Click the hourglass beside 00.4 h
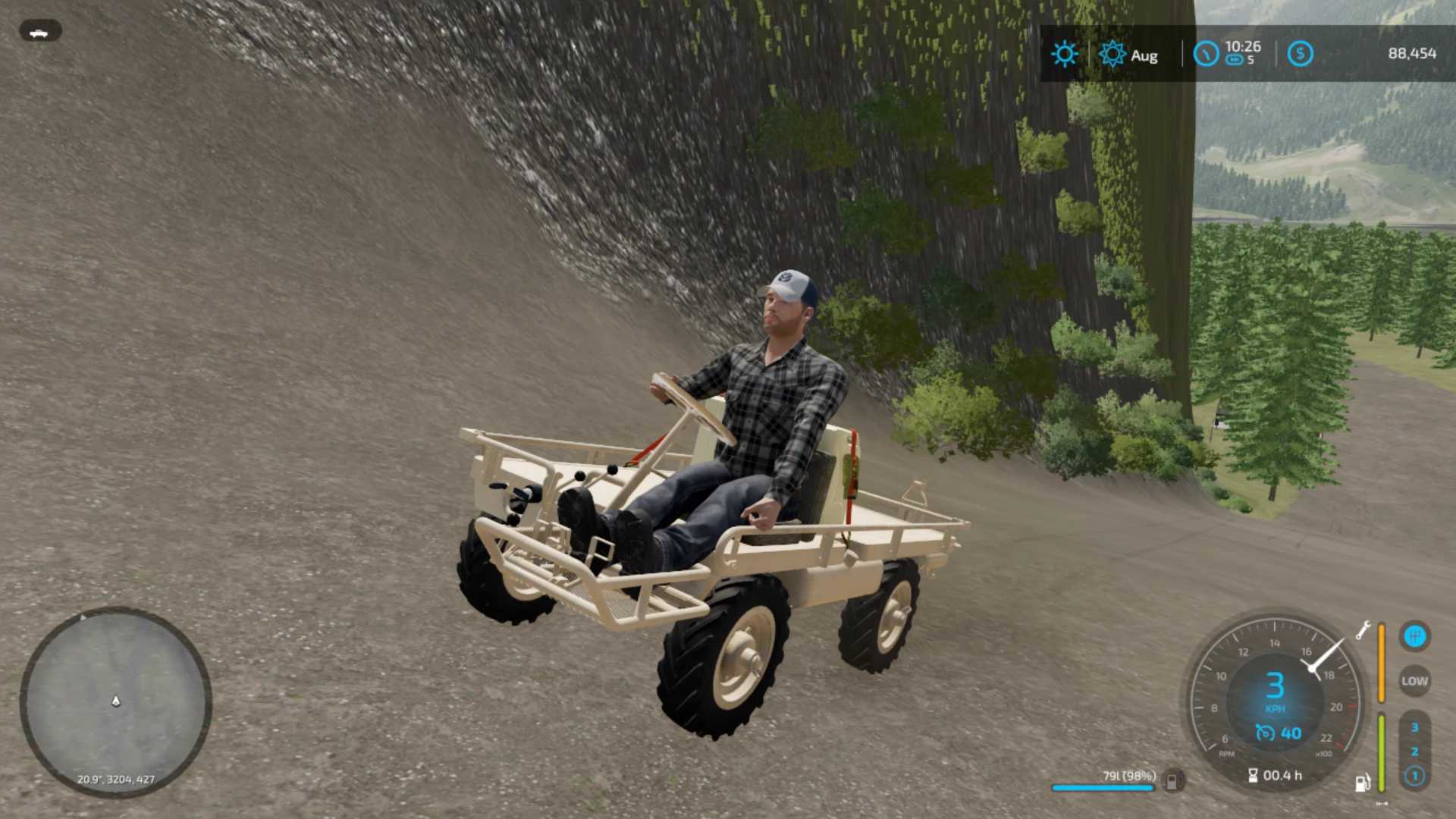The width and height of the screenshot is (1456, 819). 1253,775
